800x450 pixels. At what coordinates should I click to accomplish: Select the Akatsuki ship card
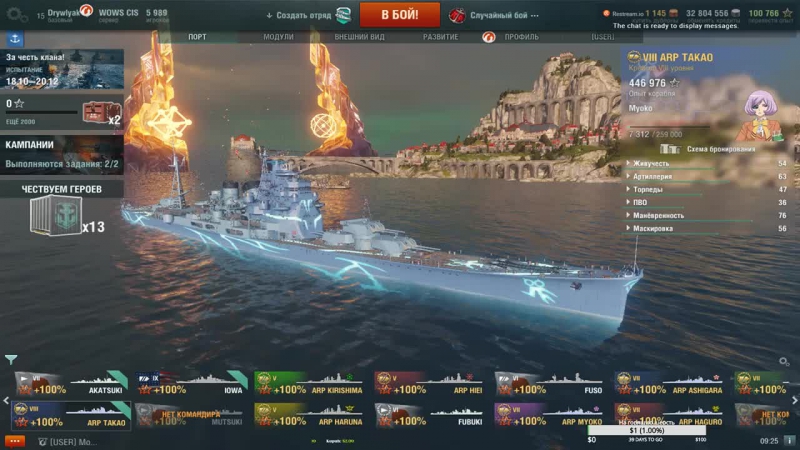(68, 384)
